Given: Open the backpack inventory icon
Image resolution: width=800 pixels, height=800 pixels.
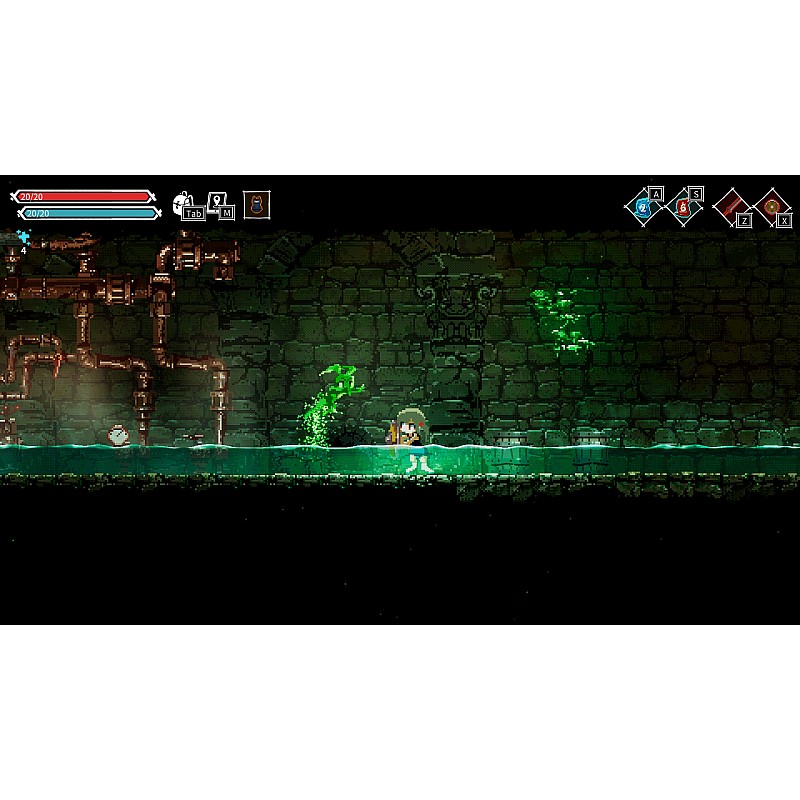Looking at the screenshot, I should 183,203.
